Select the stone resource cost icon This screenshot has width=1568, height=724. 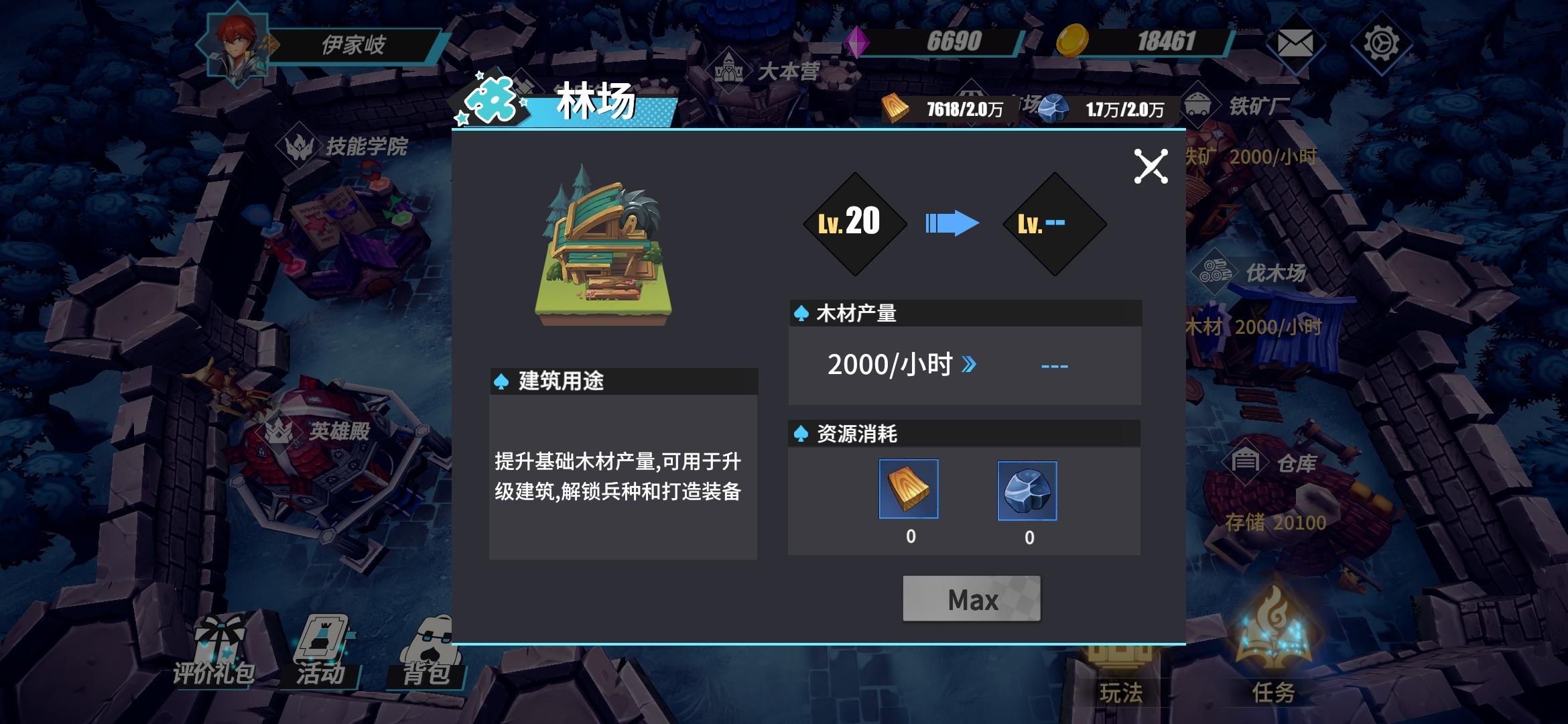click(x=1029, y=490)
